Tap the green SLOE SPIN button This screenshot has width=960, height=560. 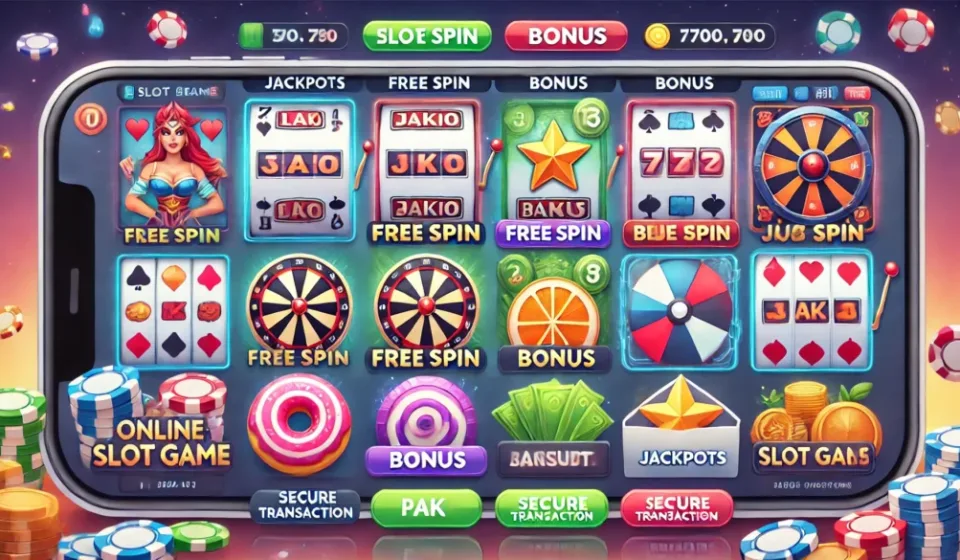pos(427,37)
